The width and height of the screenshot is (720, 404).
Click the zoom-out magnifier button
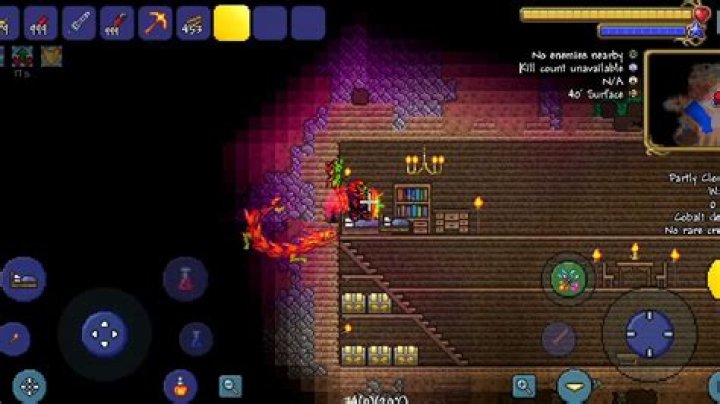click(x=231, y=385)
